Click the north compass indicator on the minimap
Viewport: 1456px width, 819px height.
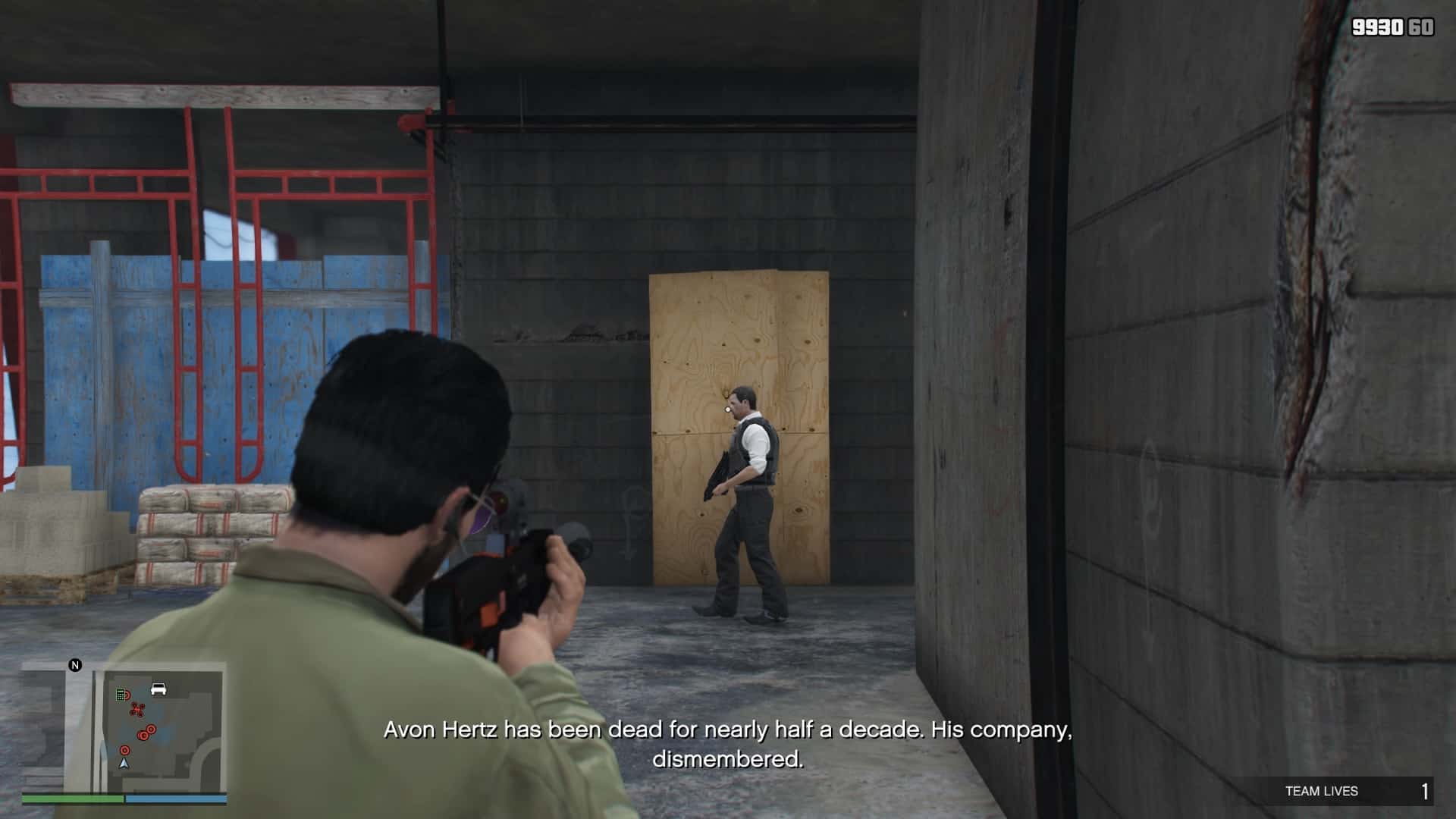tap(75, 665)
